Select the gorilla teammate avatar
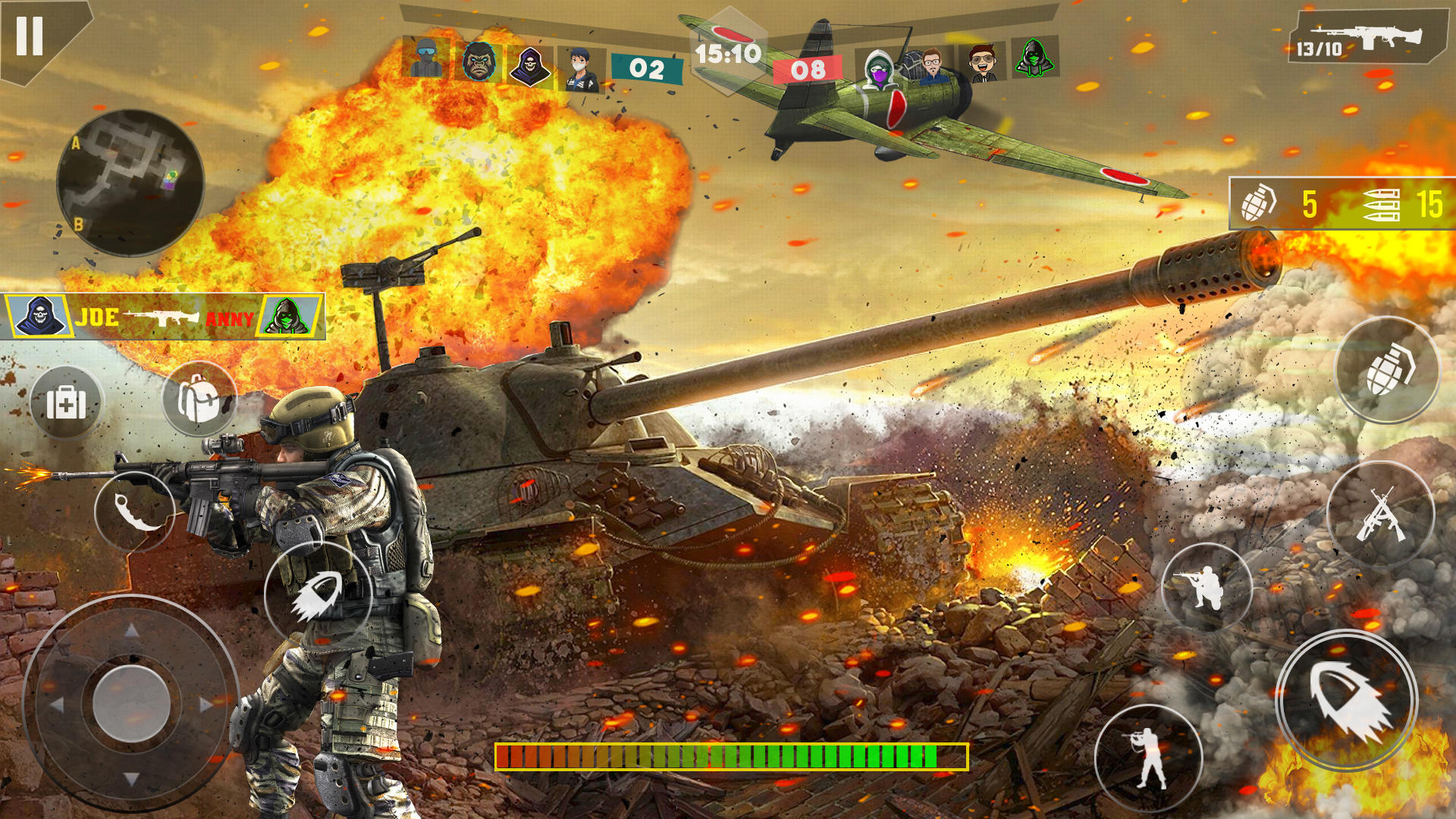 coord(479,61)
